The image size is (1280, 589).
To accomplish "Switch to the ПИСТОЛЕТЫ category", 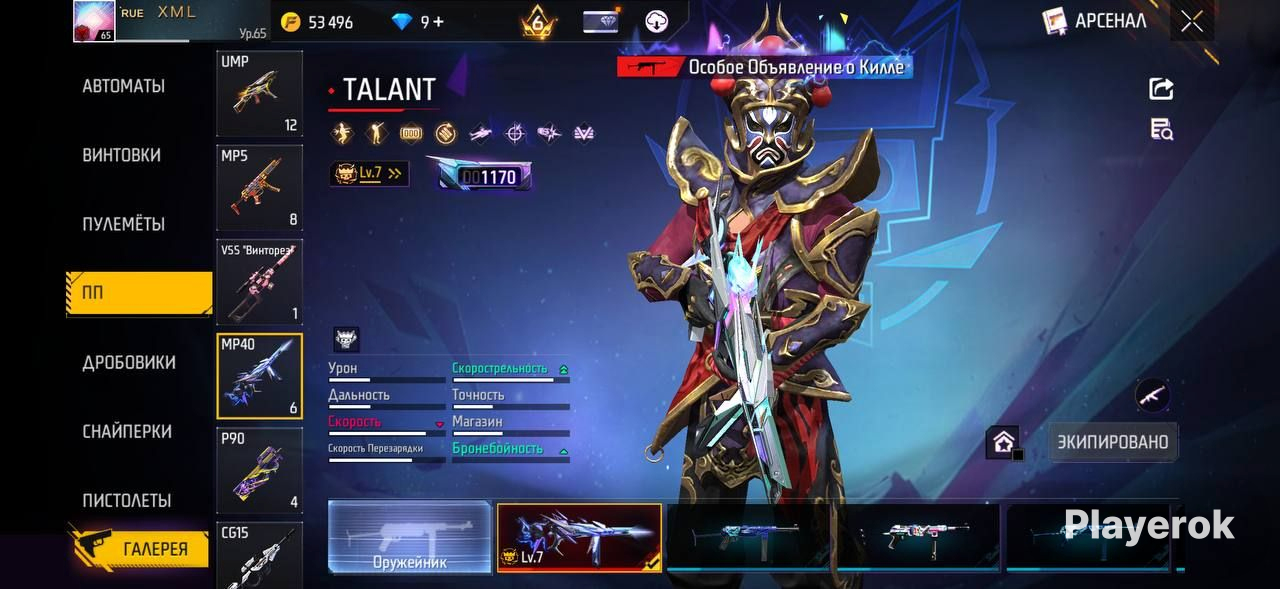I will (126, 501).
